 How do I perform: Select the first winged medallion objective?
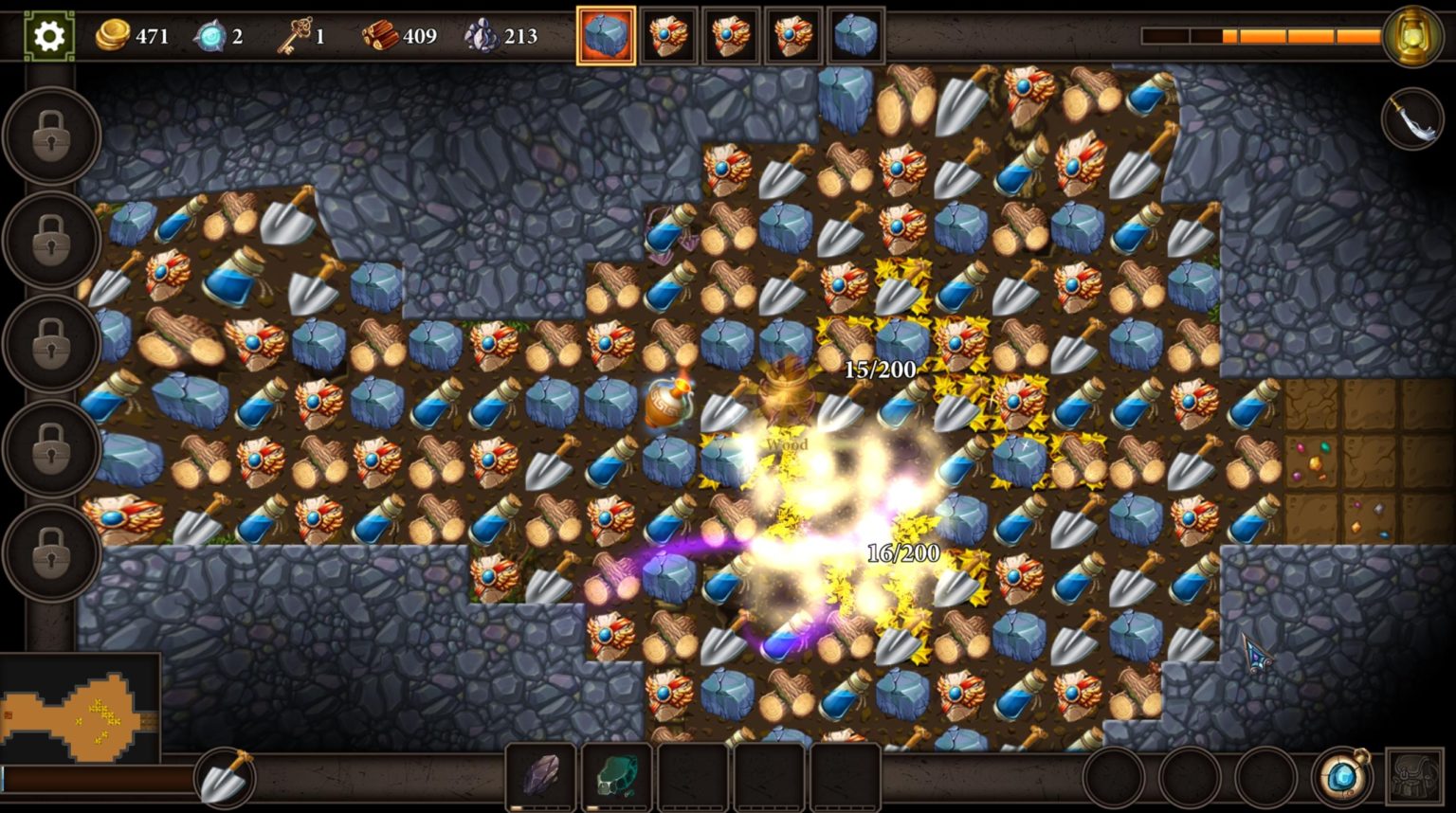[670, 36]
